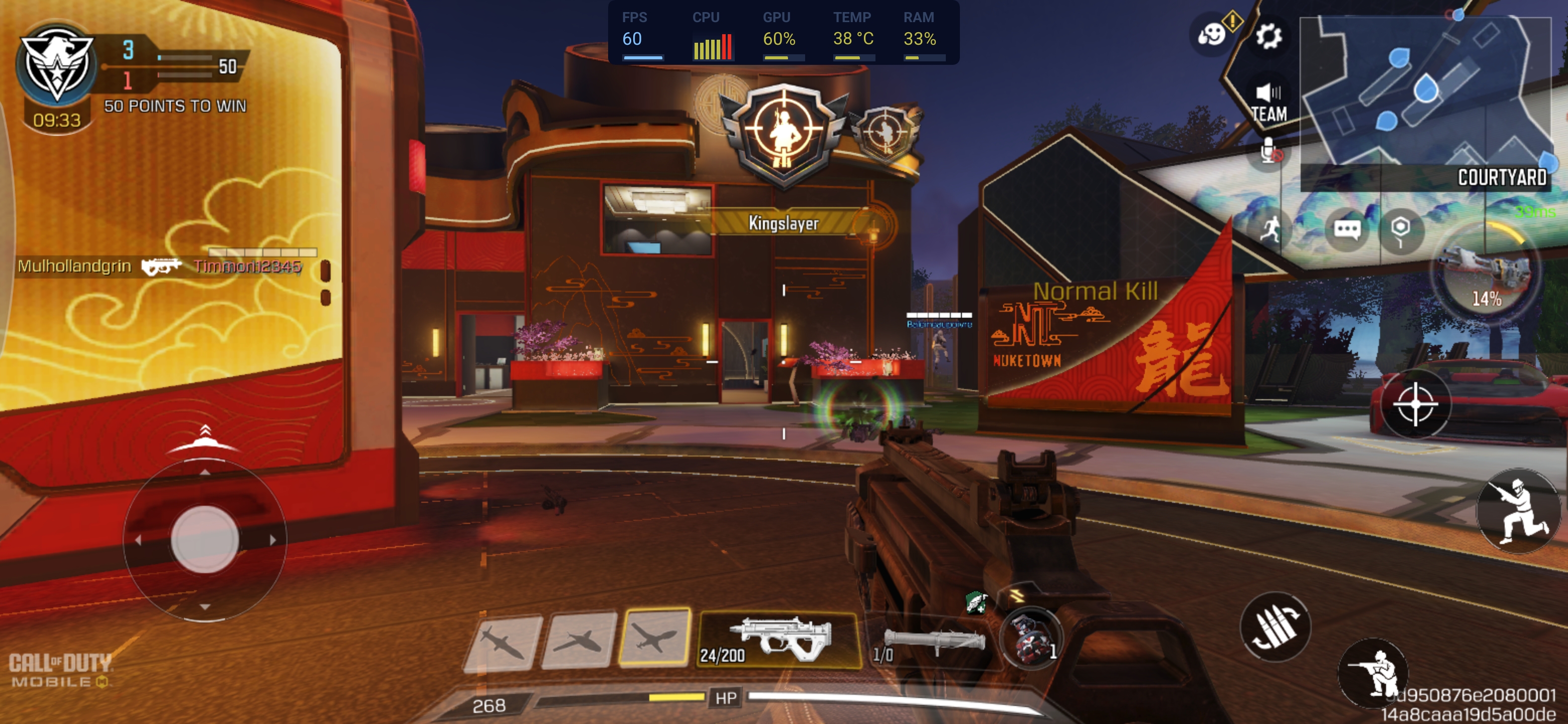Select the primary SMG weapon slot
The image size is (1568, 724).
778,640
